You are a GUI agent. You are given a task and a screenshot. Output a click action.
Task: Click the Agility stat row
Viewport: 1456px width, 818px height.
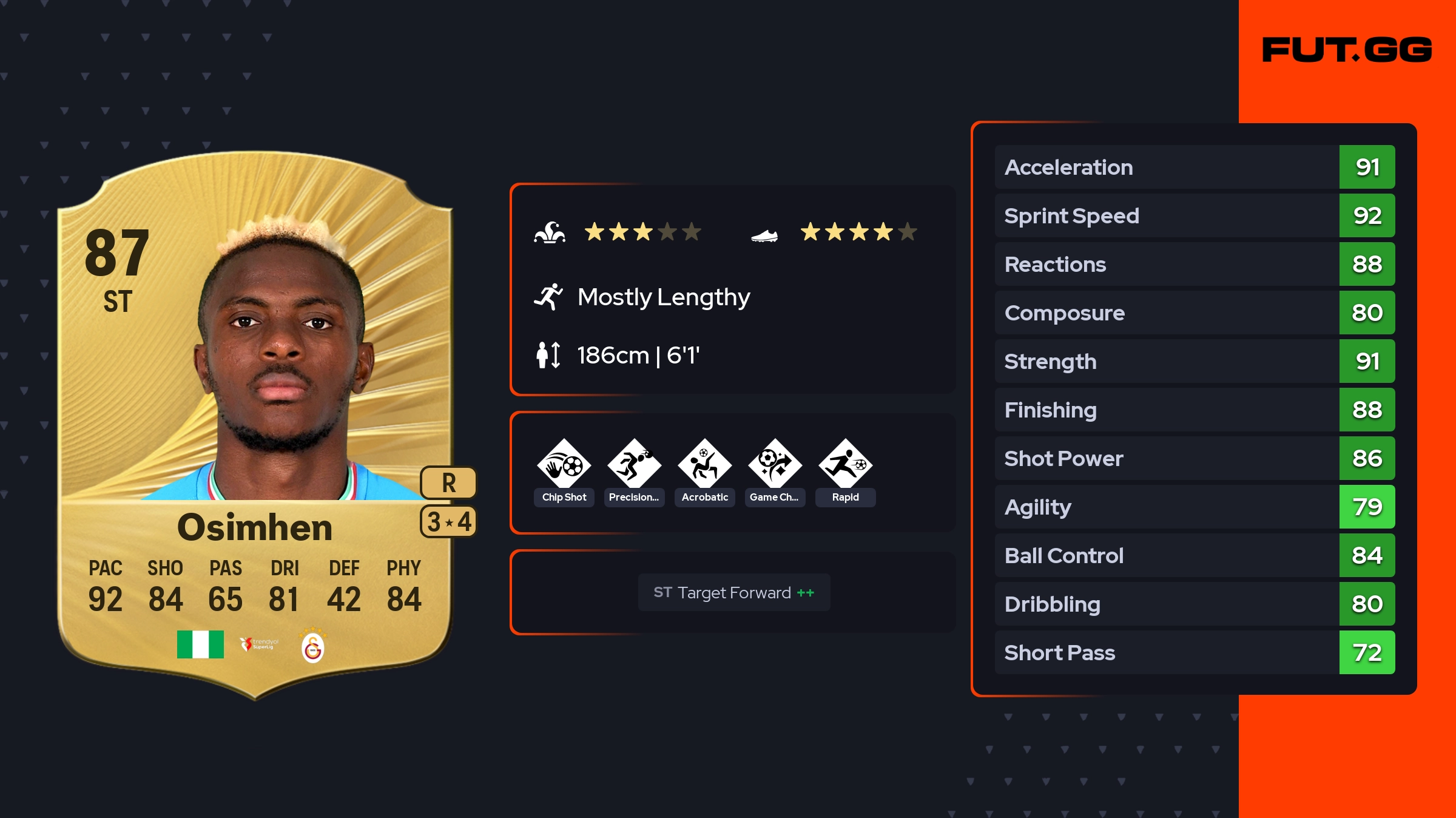click(x=1194, y=507)
